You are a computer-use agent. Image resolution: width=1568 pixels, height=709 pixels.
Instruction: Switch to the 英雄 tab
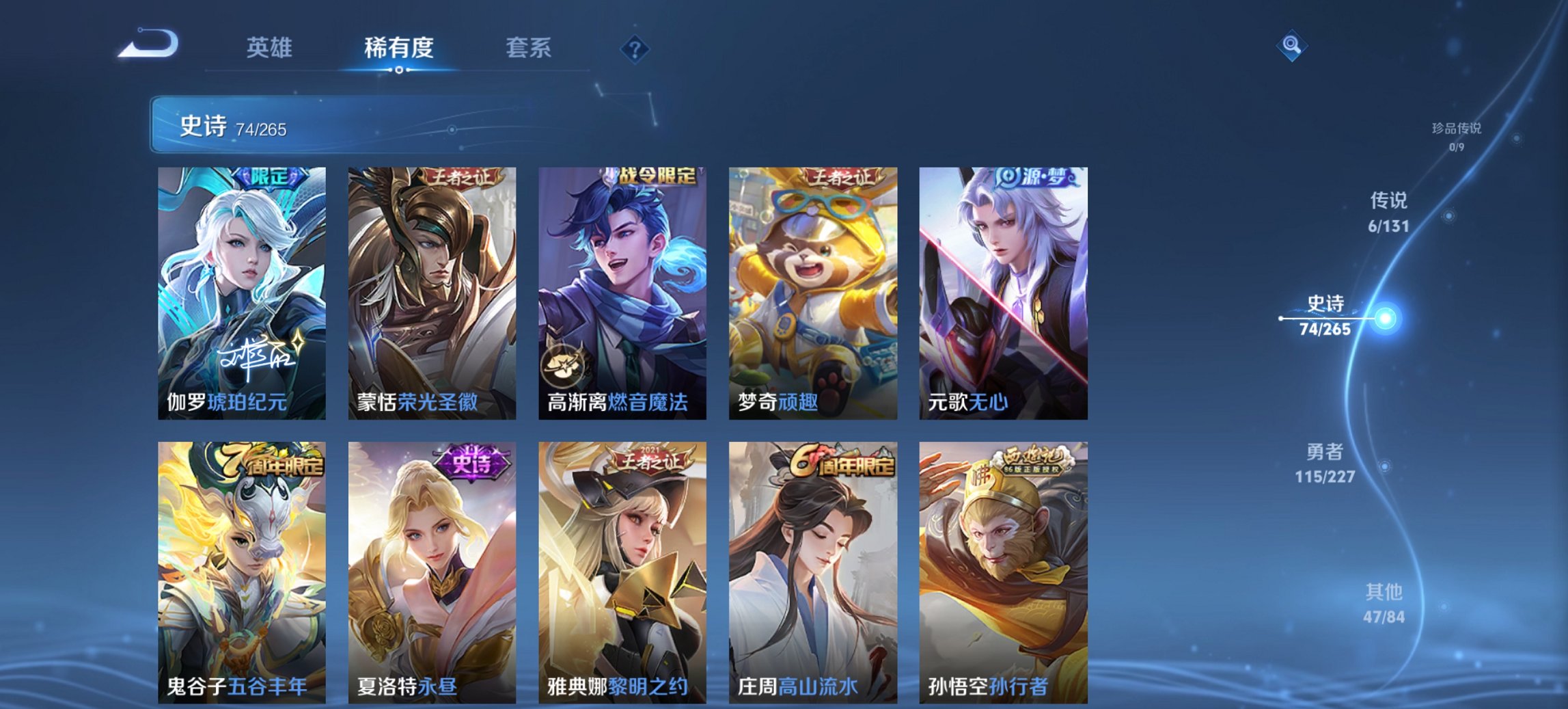[270, 48]
